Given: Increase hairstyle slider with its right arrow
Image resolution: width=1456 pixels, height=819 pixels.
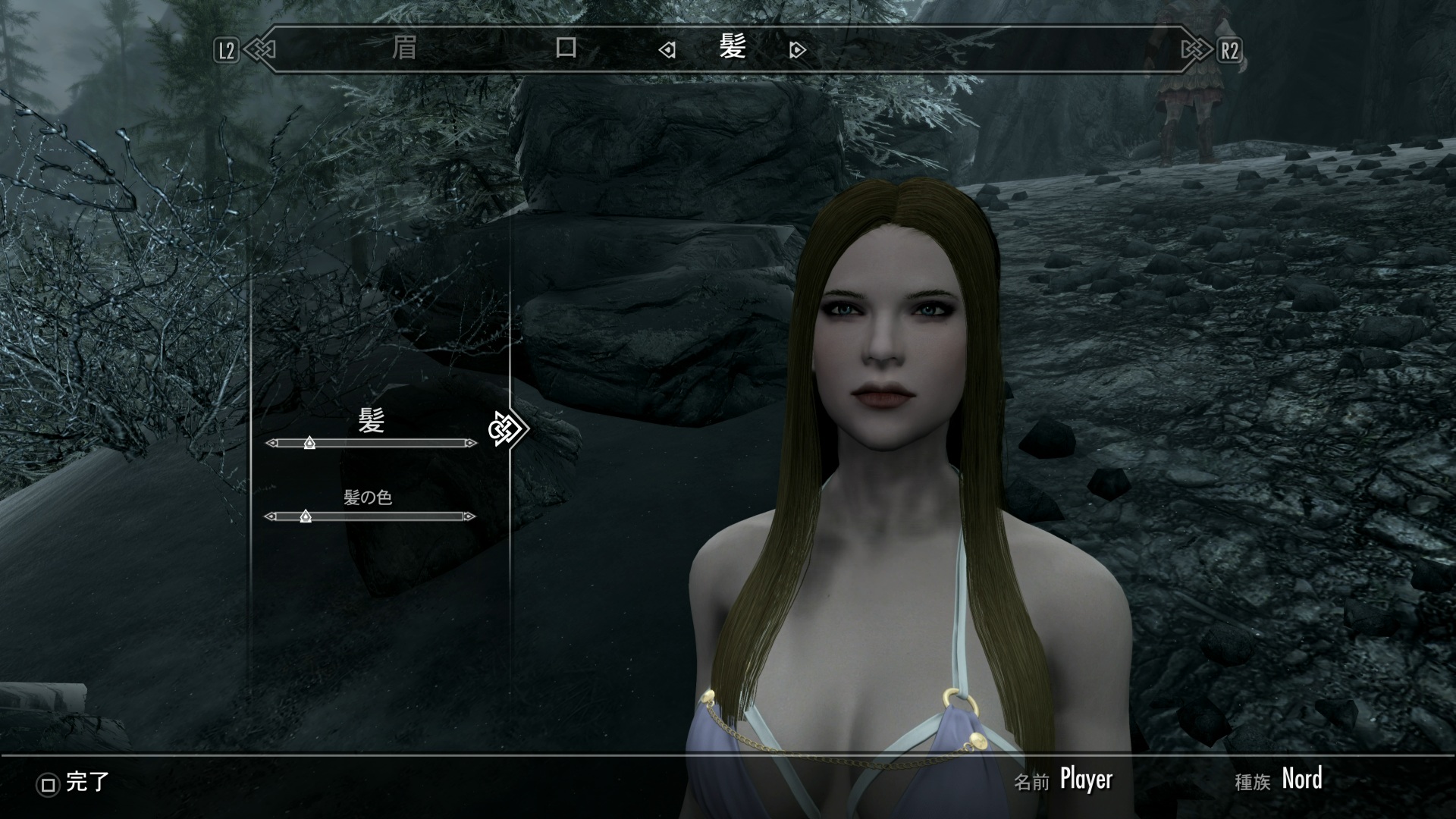Looking at the screenshot, I should [x=472, y=443].
